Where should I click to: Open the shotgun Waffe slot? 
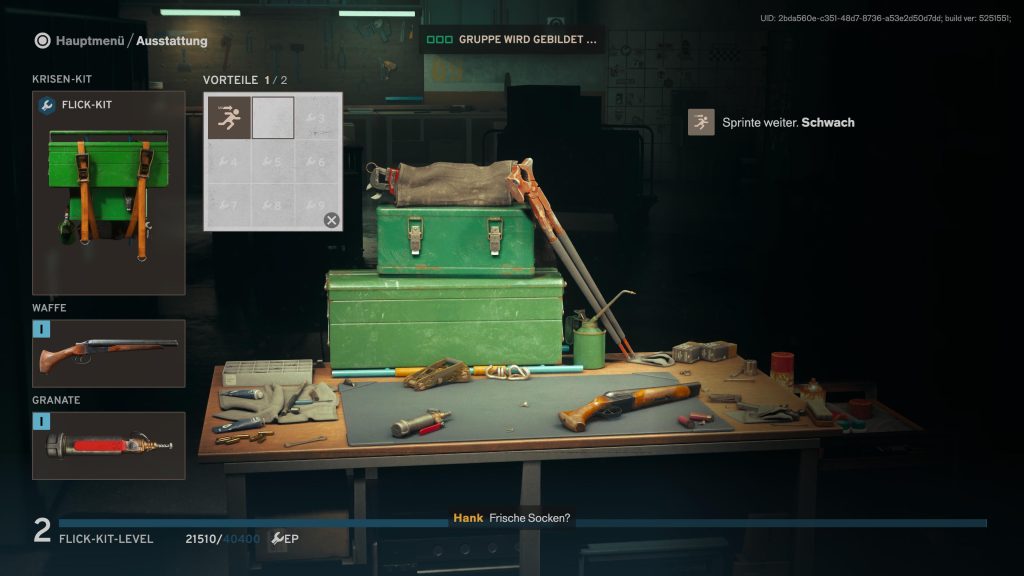(109, 354)
